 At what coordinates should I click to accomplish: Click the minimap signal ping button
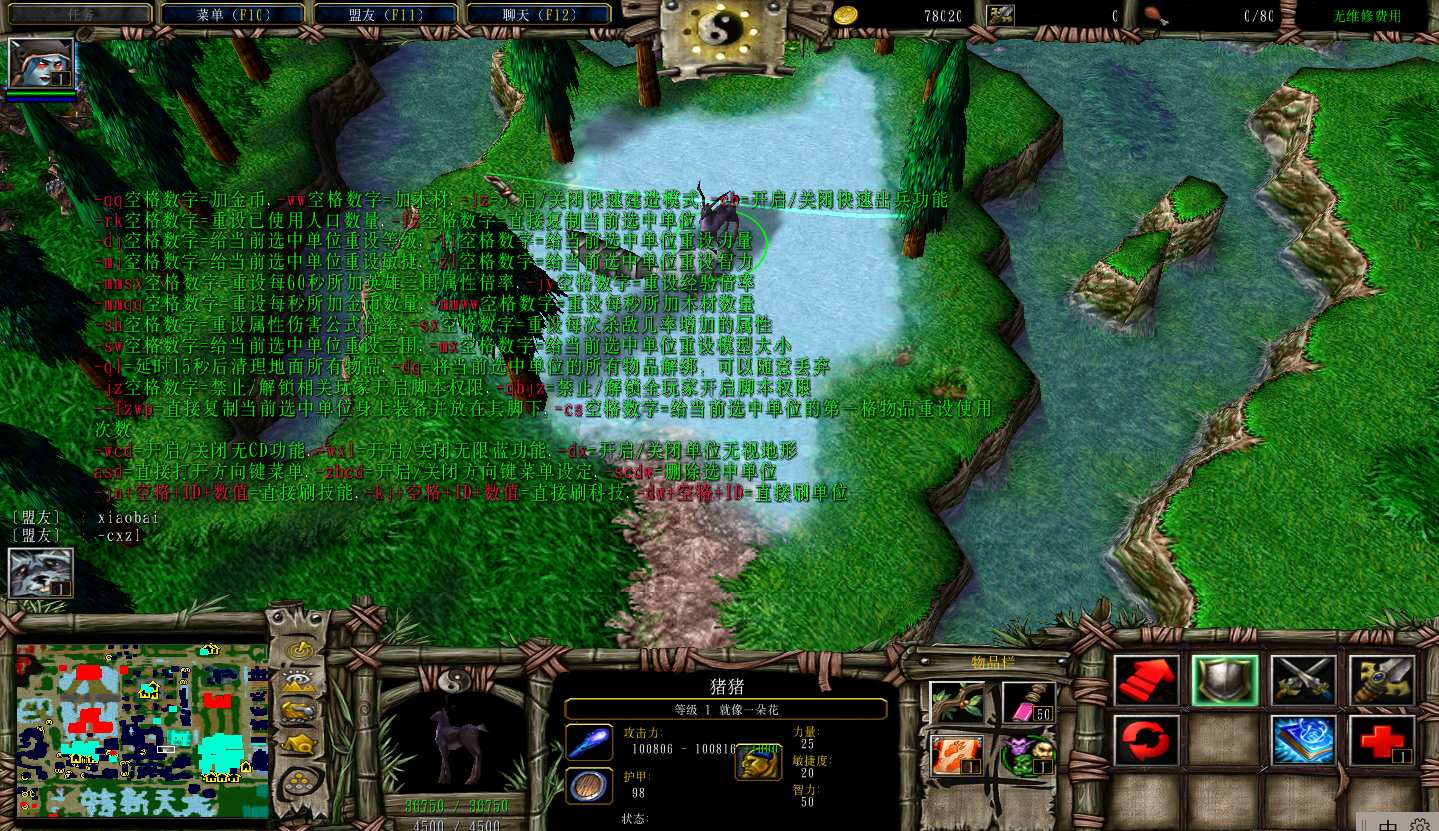click(x=297, y=651)
